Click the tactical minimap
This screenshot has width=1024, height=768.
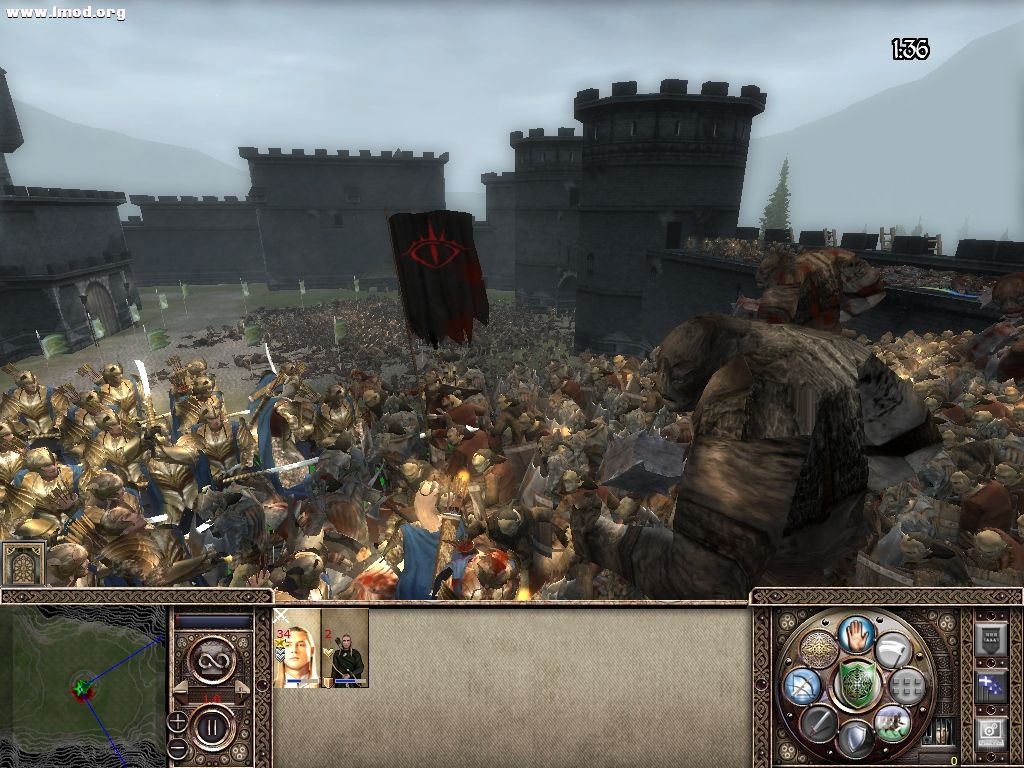coord(82,687)
